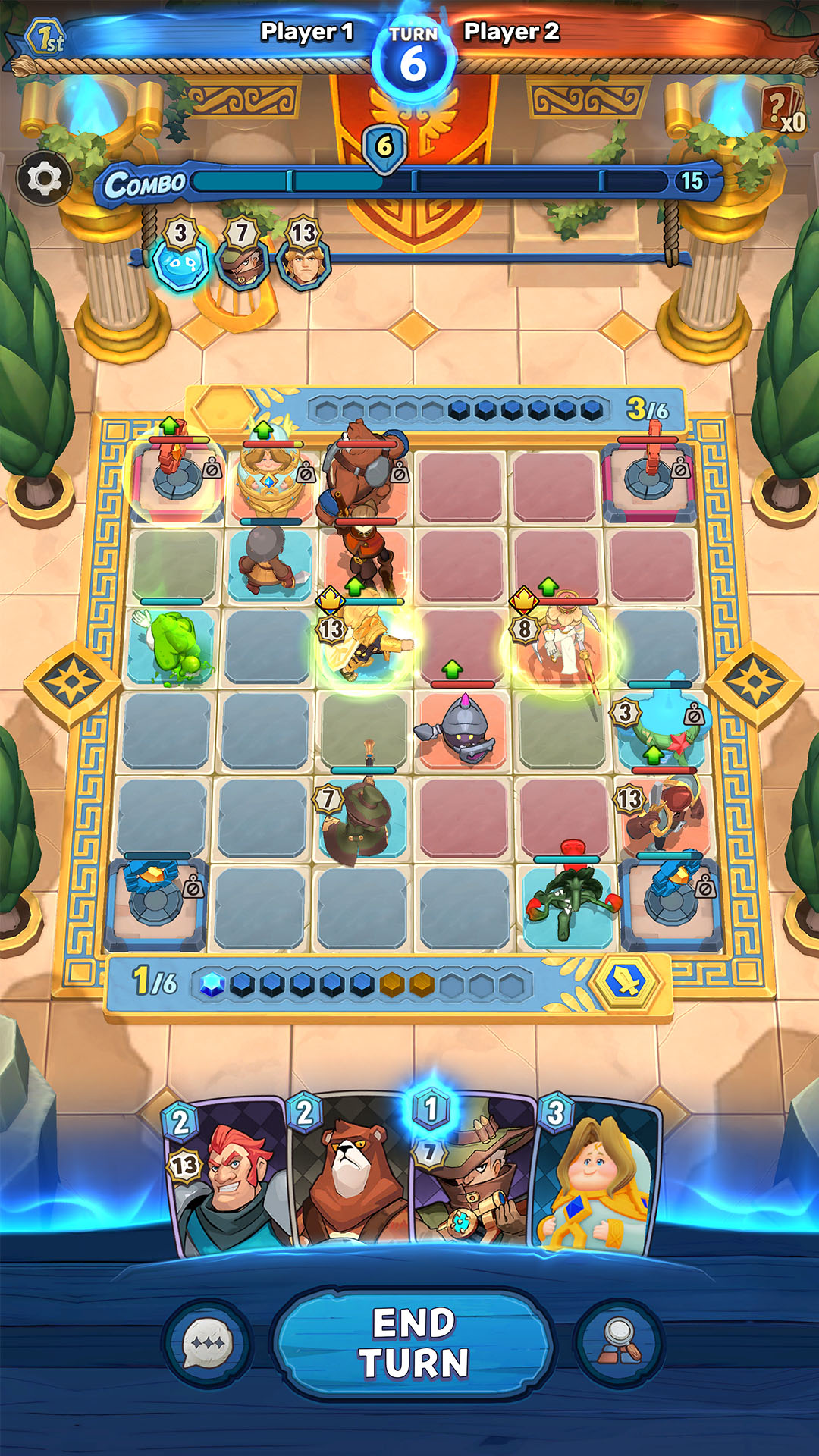Open the chat speech bubble
This screenshot has width=819, height=1456.
pyautogui.click(x=208, y=1343)
